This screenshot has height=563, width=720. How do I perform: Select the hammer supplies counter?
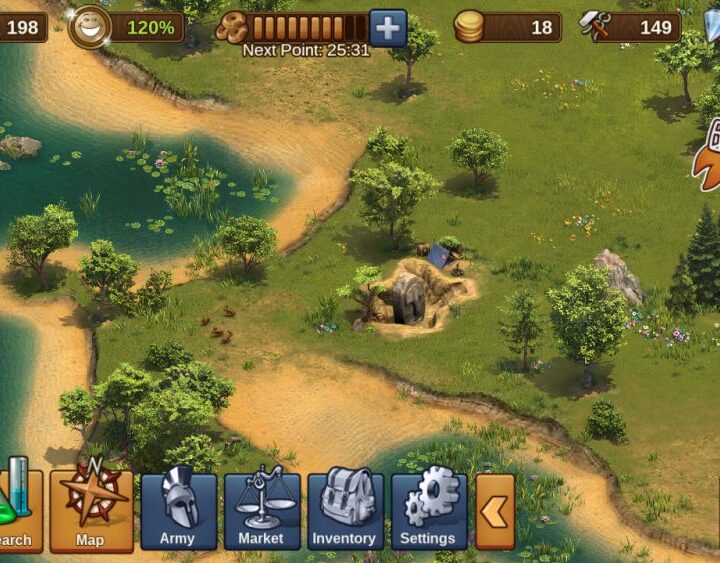630,27
